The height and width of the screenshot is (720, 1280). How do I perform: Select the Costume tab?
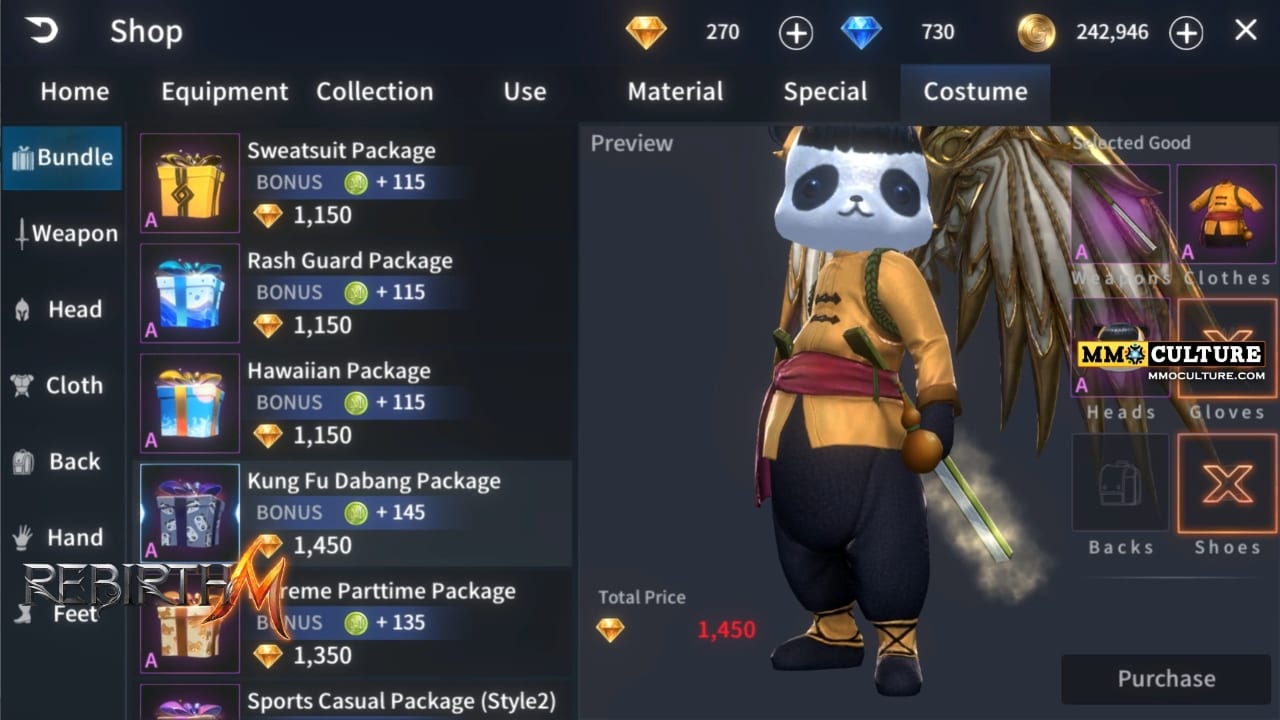(975, 92)
